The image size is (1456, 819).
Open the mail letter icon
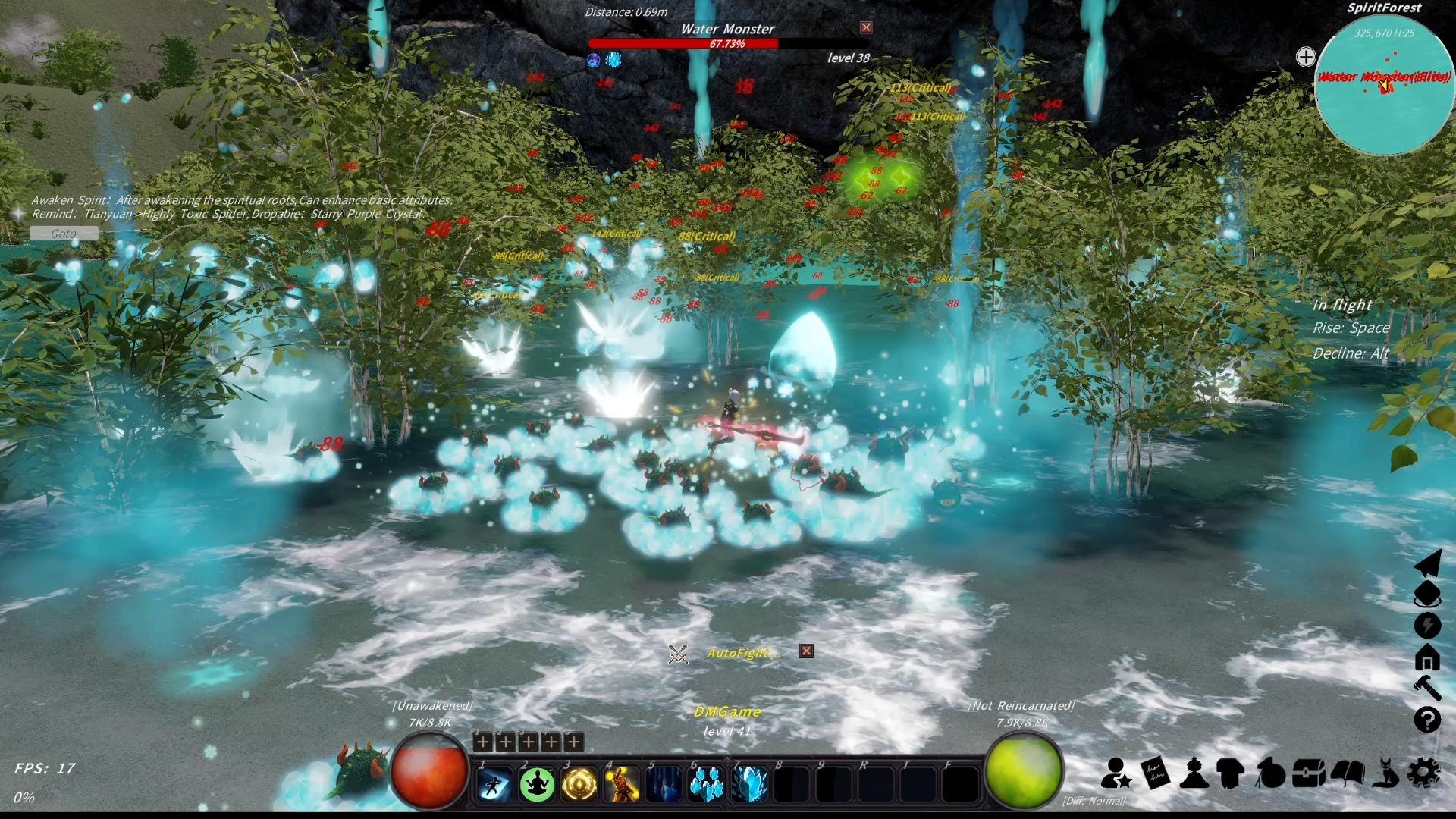[x=1156, y=773]
